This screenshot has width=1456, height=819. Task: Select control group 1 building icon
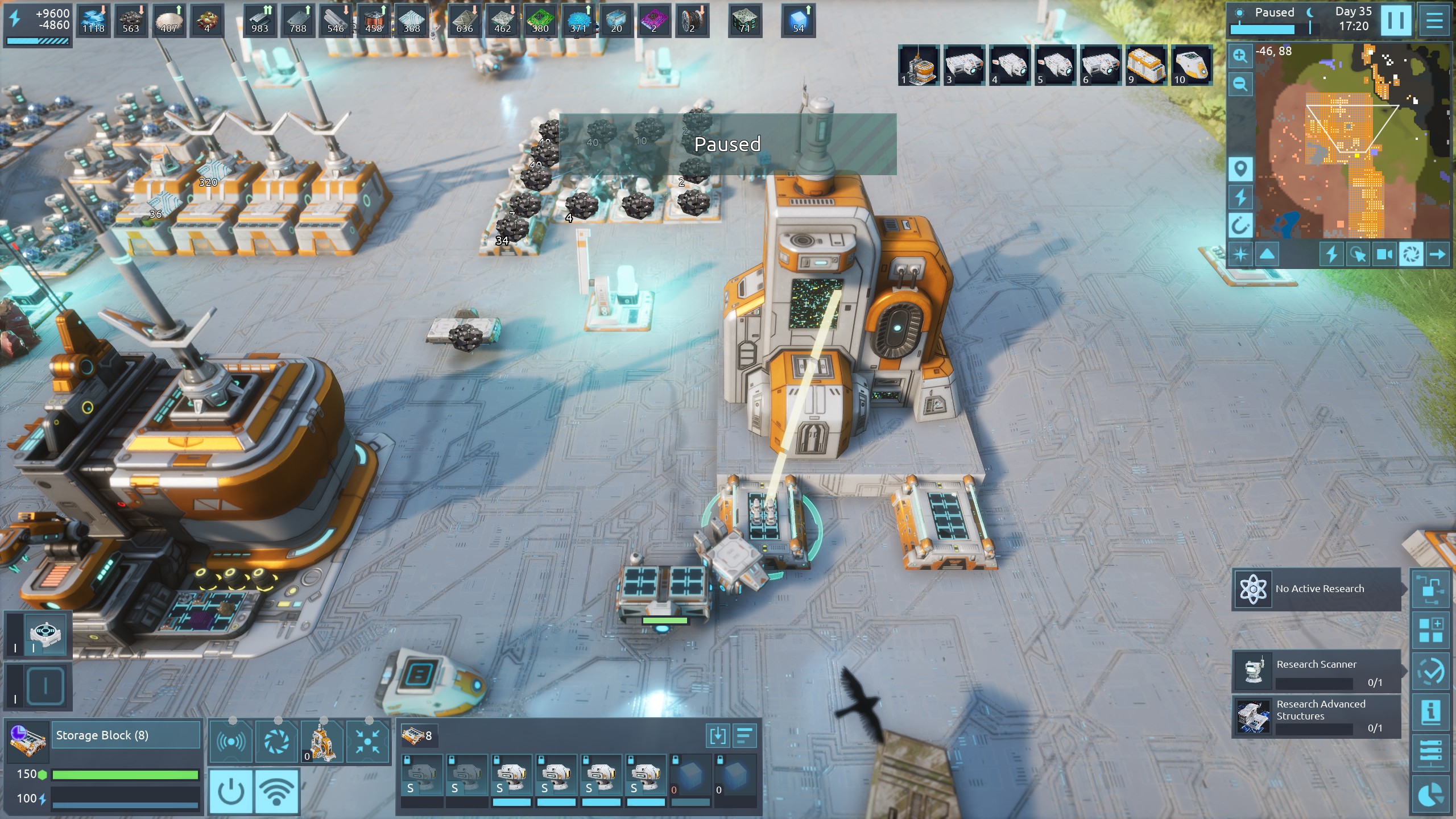(x=919, y=65)
